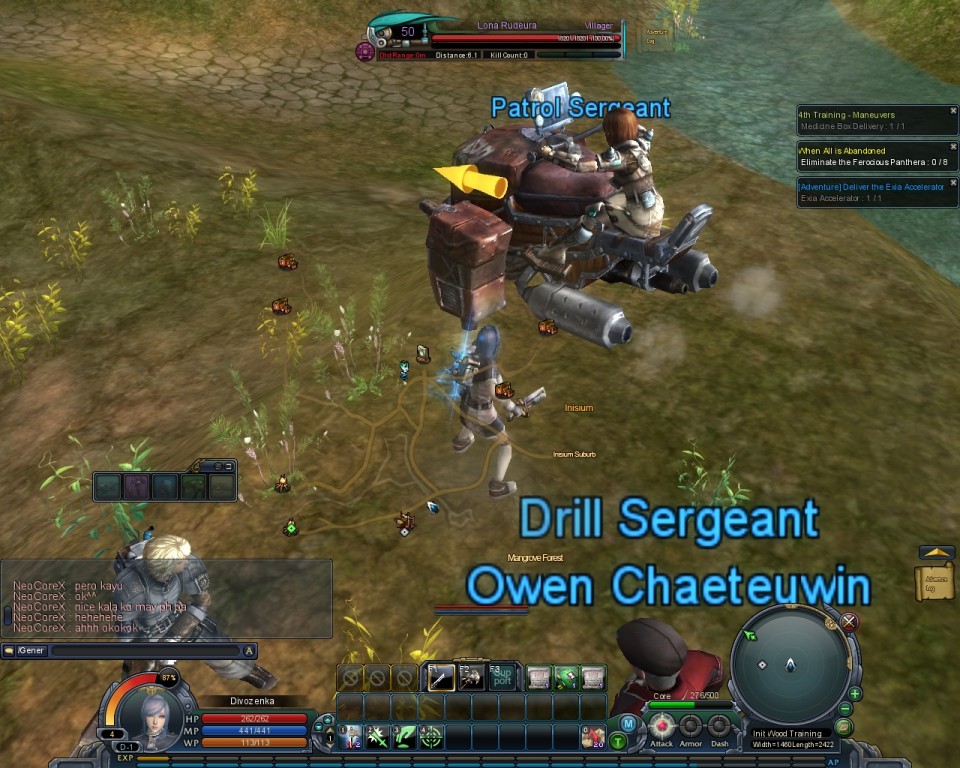Close the Exia Accelerator quest tracker
This screenshot has height=768, width=960.
coord(953,183)
